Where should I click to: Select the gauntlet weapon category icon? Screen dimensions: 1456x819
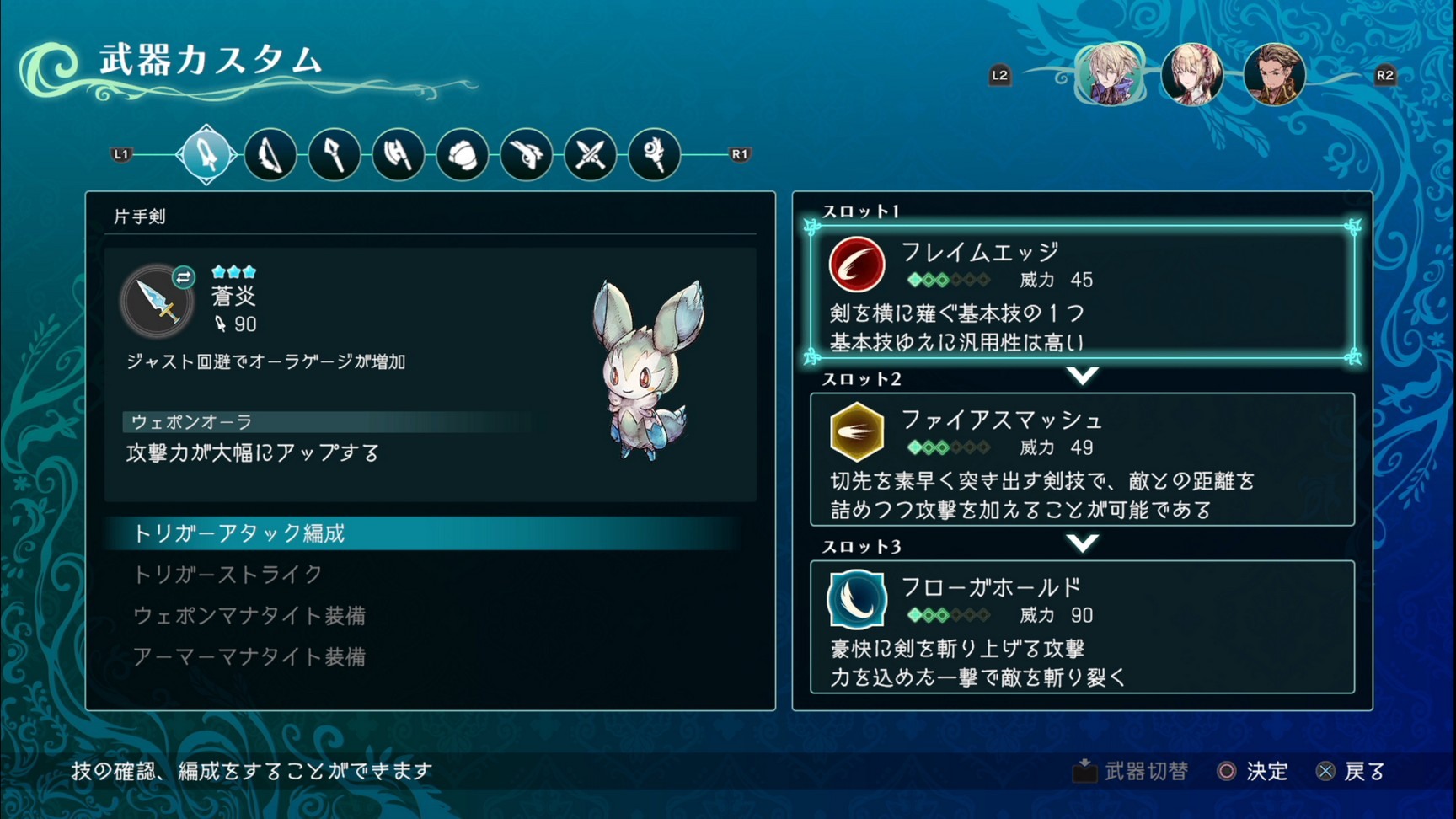462,154
